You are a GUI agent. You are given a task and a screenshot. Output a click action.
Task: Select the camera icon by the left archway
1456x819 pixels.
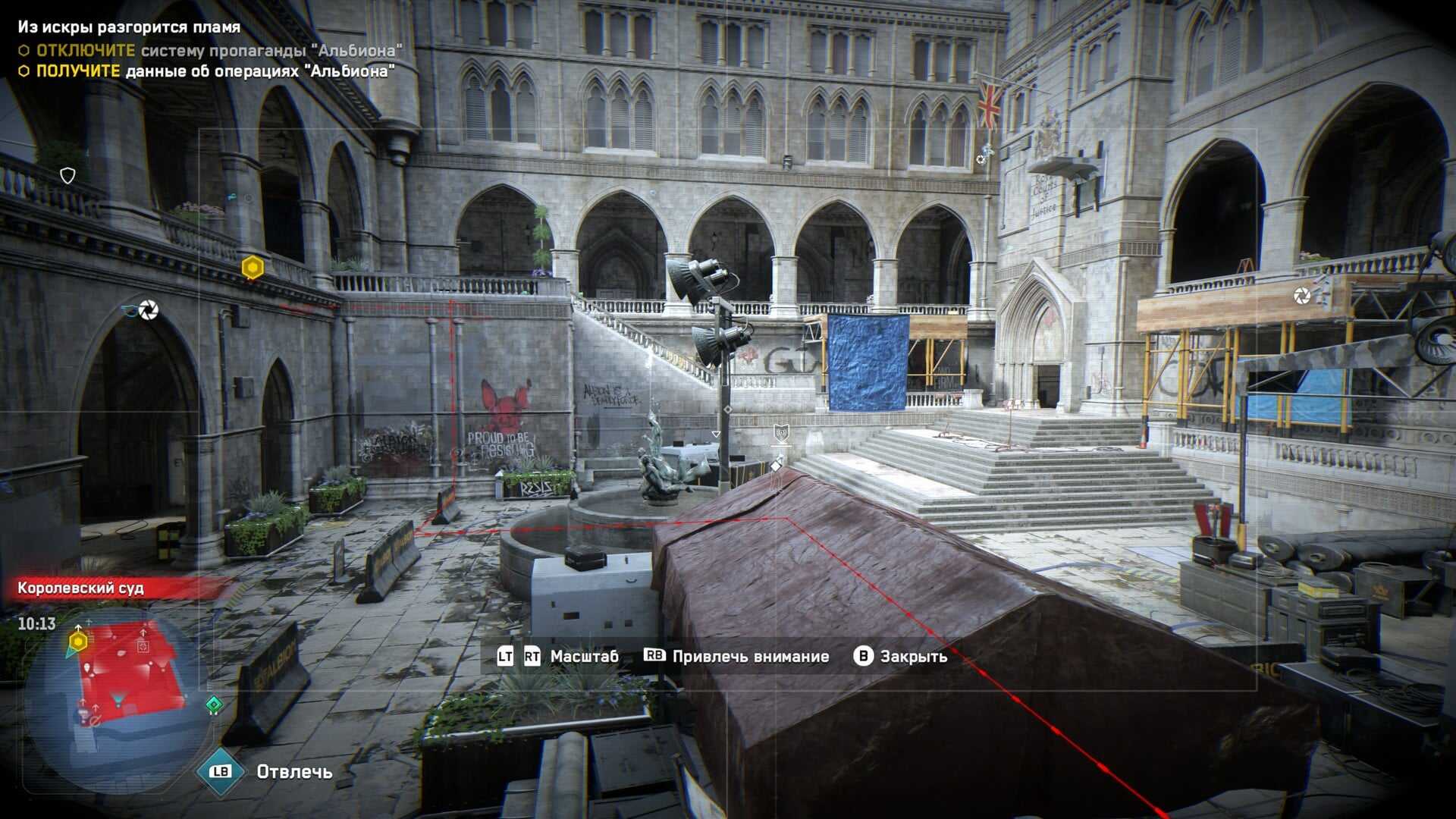tap(148, 309)
